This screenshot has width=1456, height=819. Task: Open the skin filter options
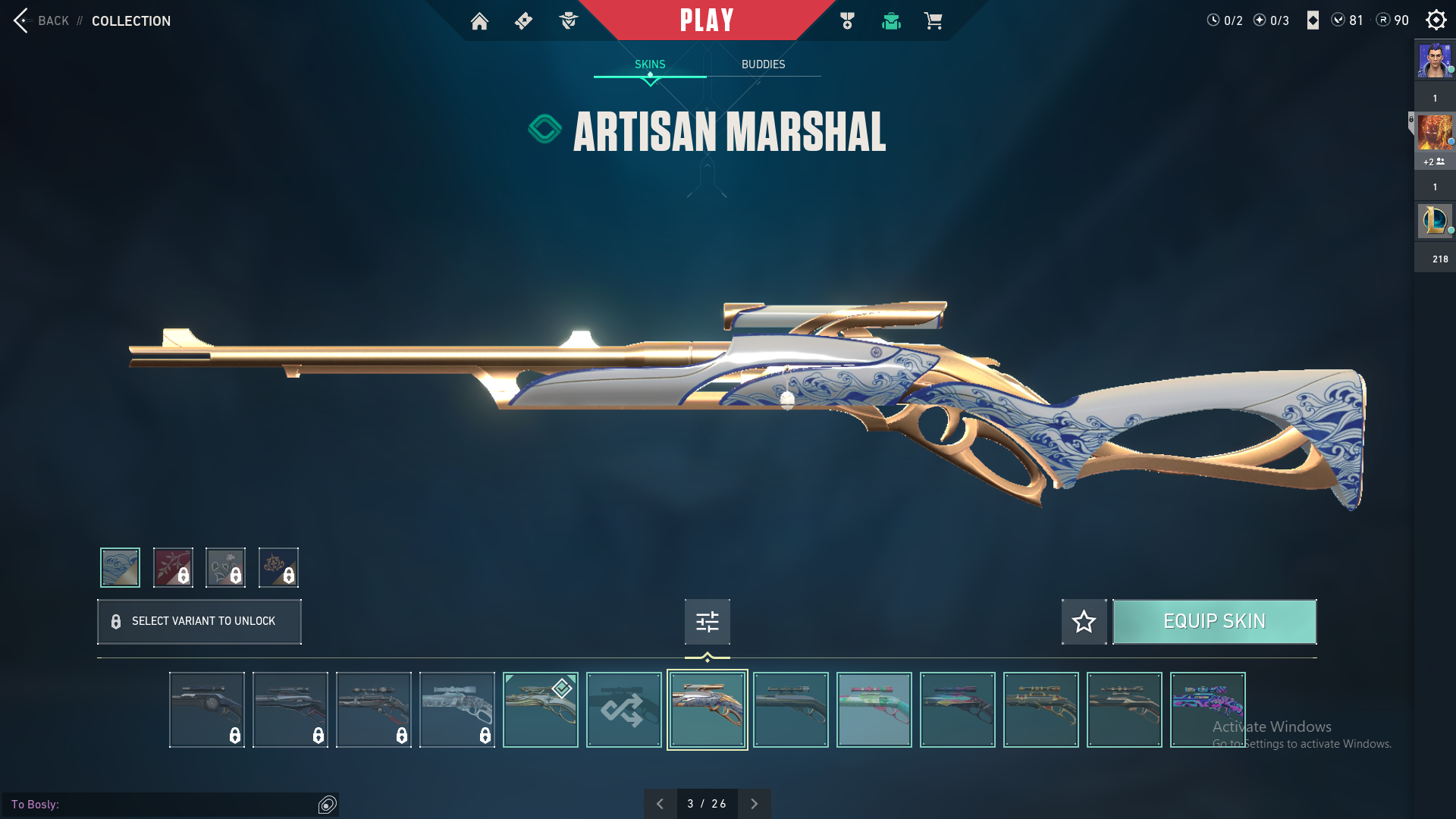[x=707, y=622]
